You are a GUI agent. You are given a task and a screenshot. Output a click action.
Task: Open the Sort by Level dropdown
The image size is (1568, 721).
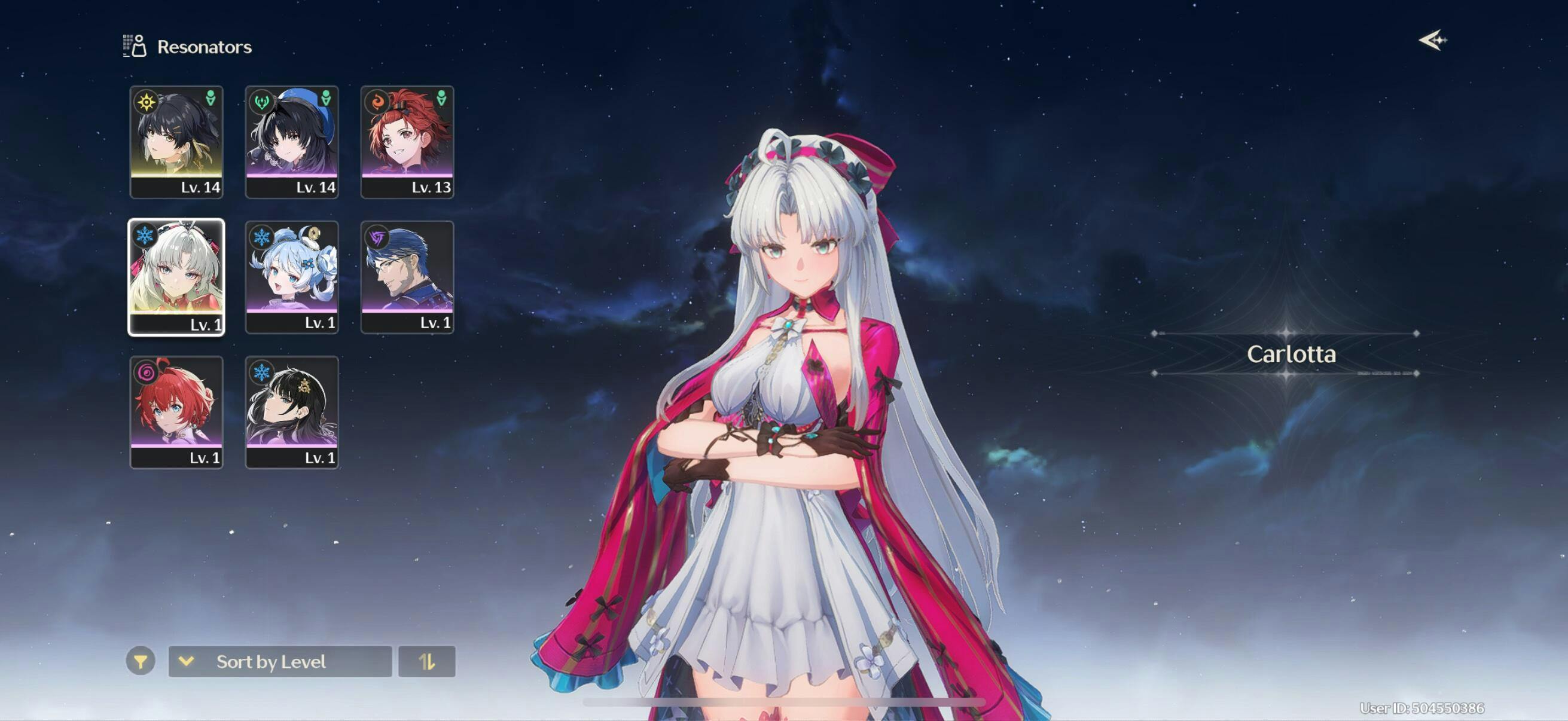[280, 661]
